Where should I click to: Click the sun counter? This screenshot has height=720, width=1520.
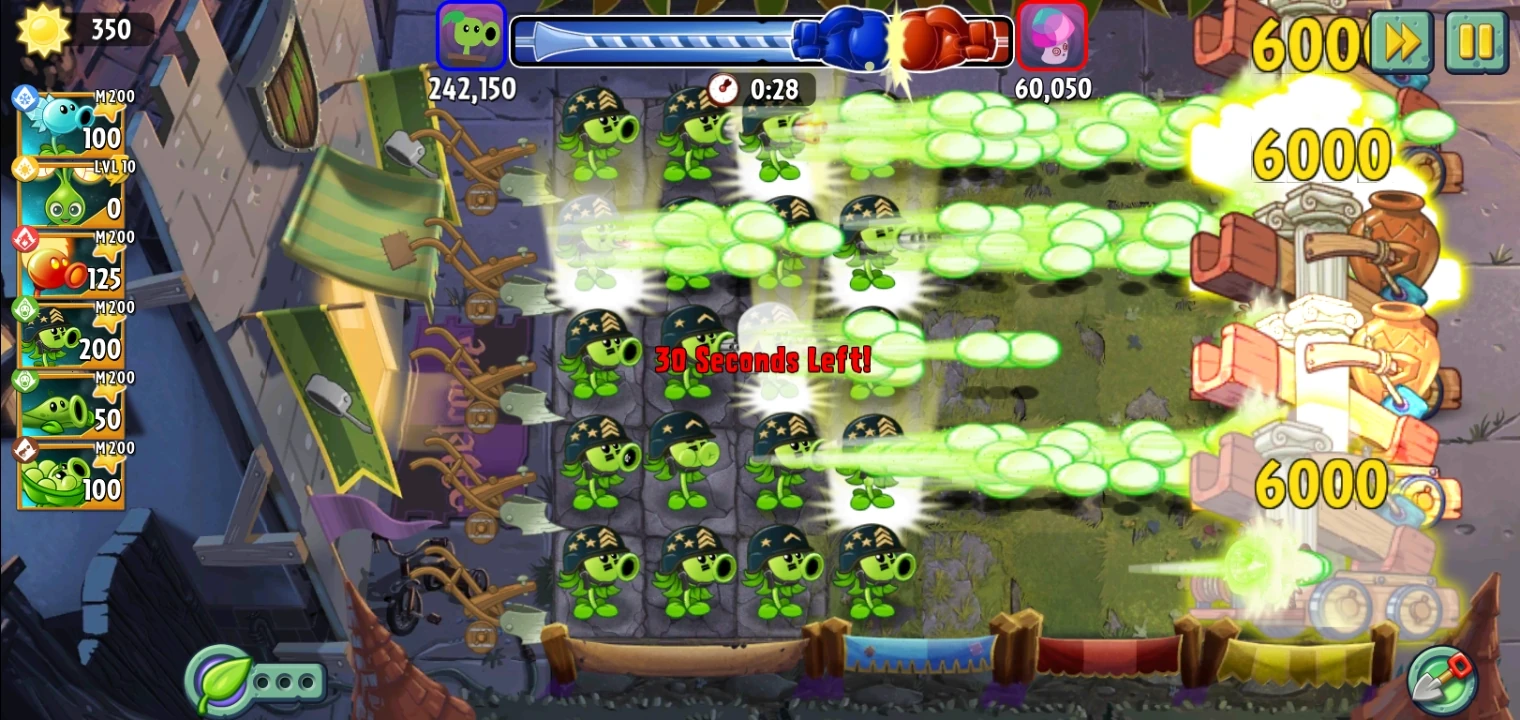(x=70, y=30)
